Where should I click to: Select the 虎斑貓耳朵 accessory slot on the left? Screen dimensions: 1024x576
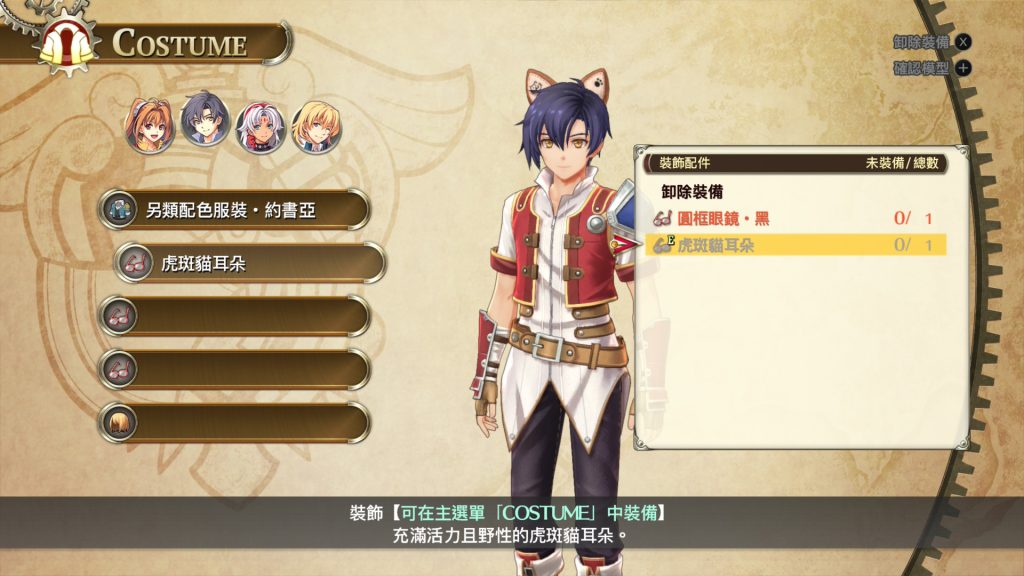[x=249, y=263]
